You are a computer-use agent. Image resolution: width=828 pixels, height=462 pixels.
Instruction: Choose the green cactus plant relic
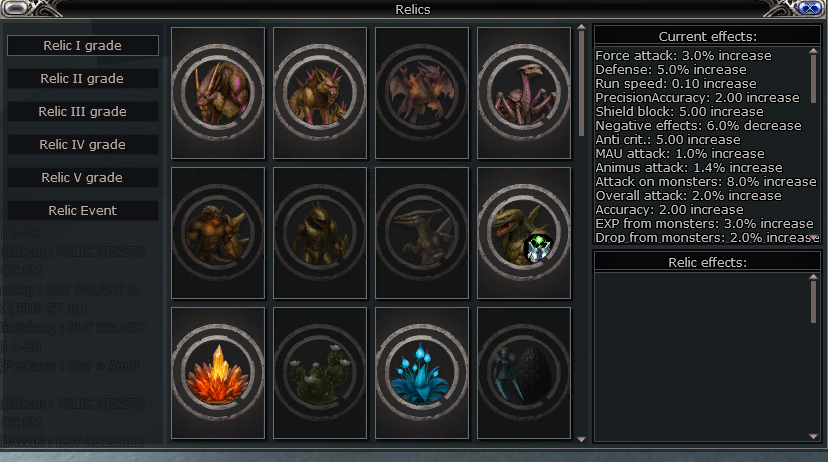tap(320, 372)
